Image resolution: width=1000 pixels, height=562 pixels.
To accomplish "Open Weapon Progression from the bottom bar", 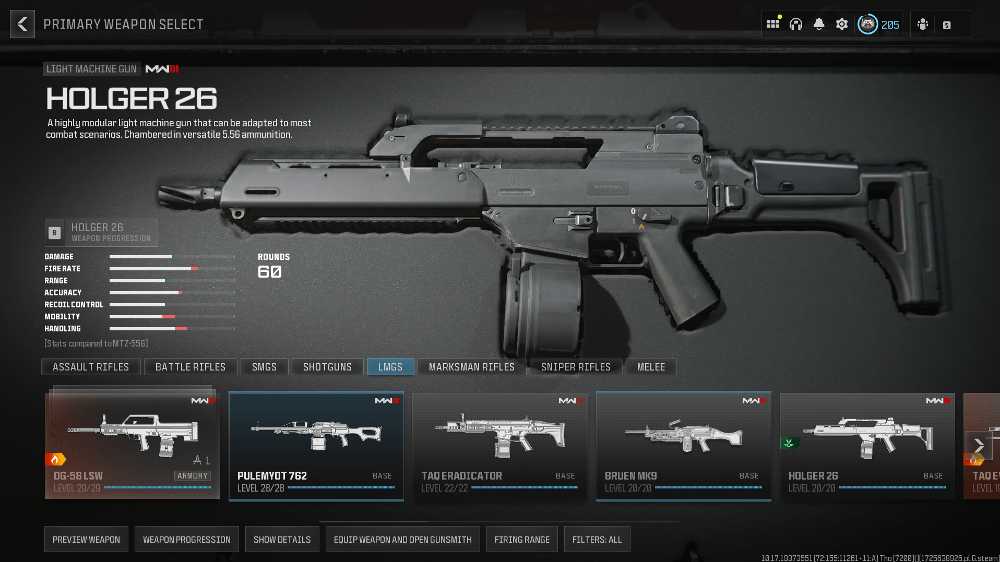I will coord(186,540).
